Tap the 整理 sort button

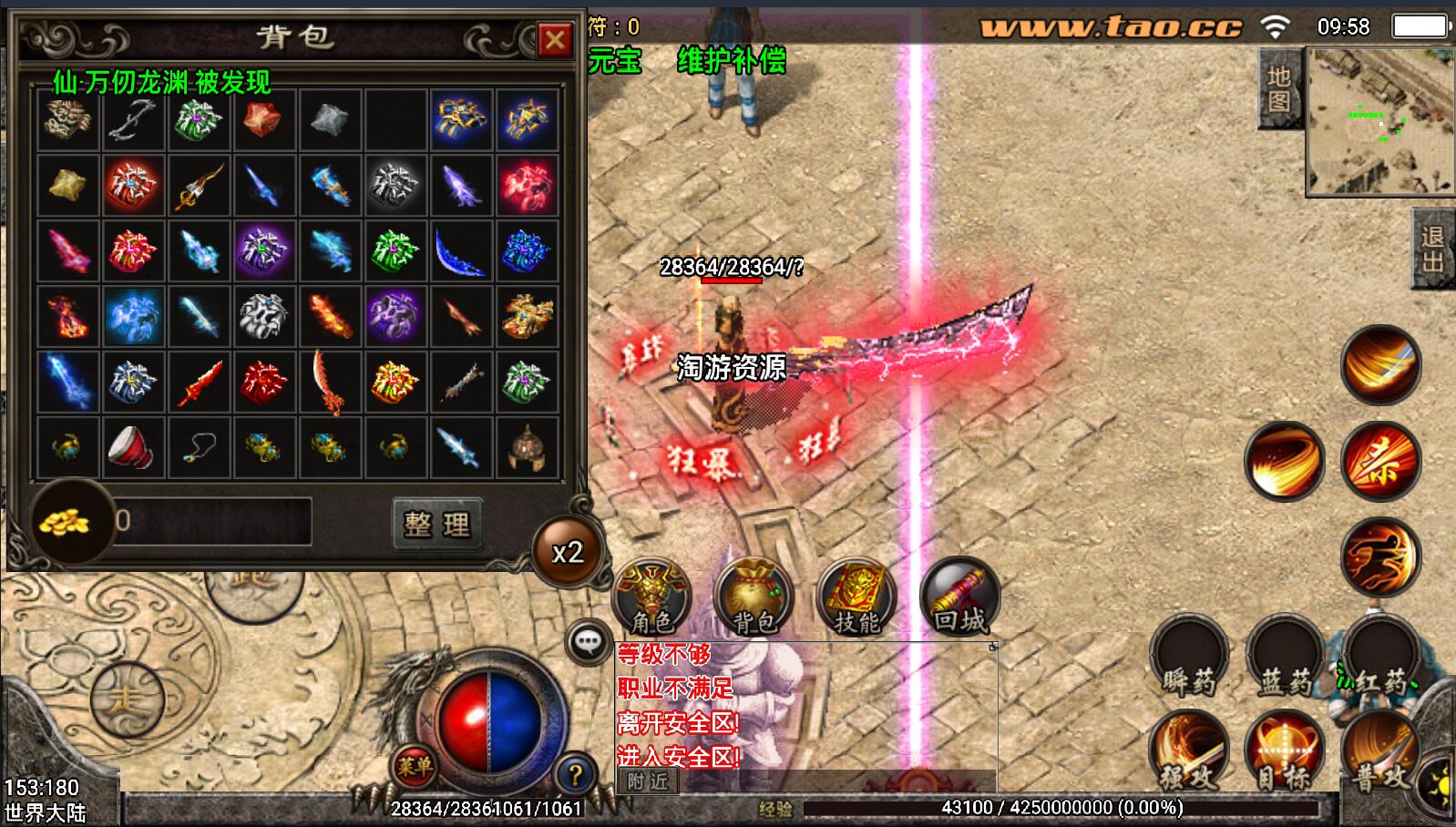point(437,524)
